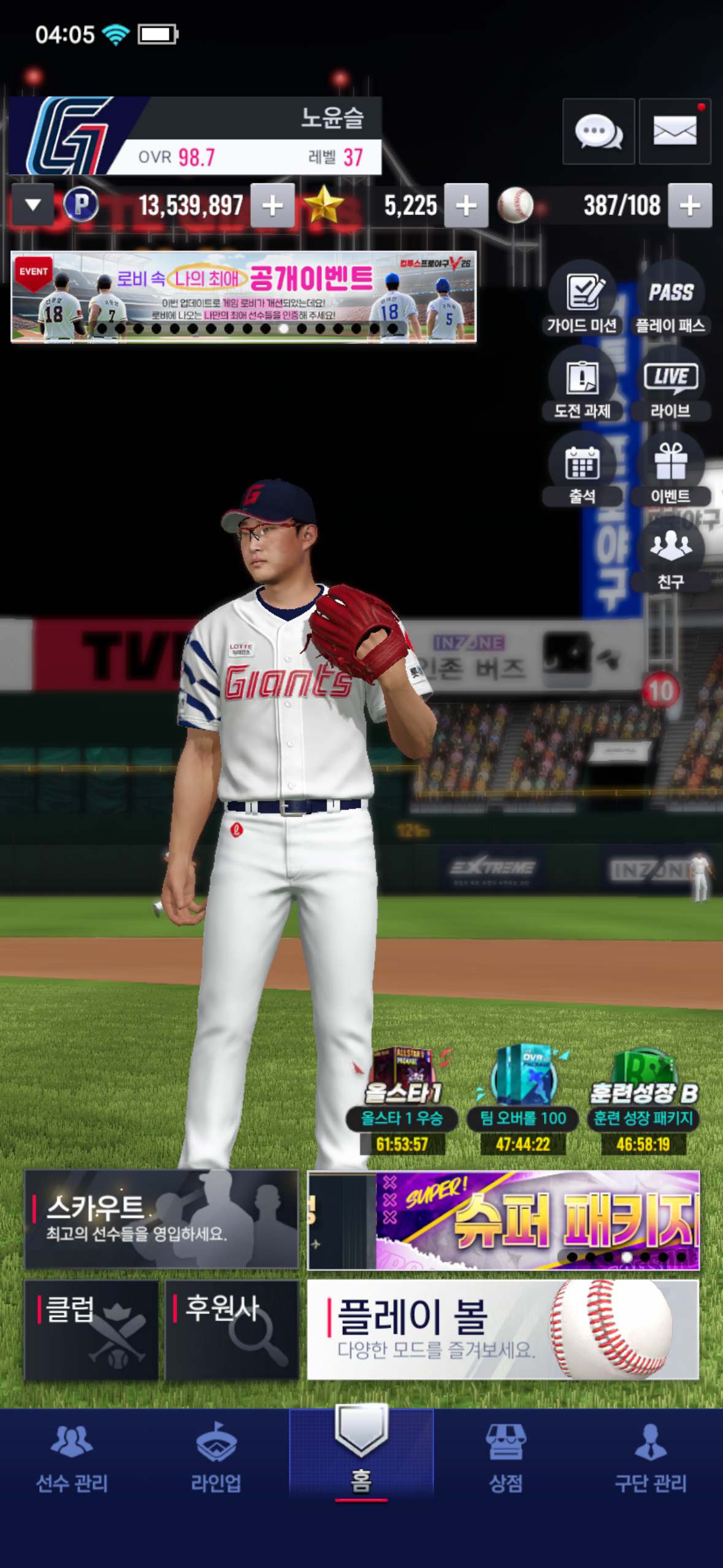Viewport: 723px width, 1568px height.
Task: Open the 스카우트 scout menu
Action: click(x=161, y=1219)
